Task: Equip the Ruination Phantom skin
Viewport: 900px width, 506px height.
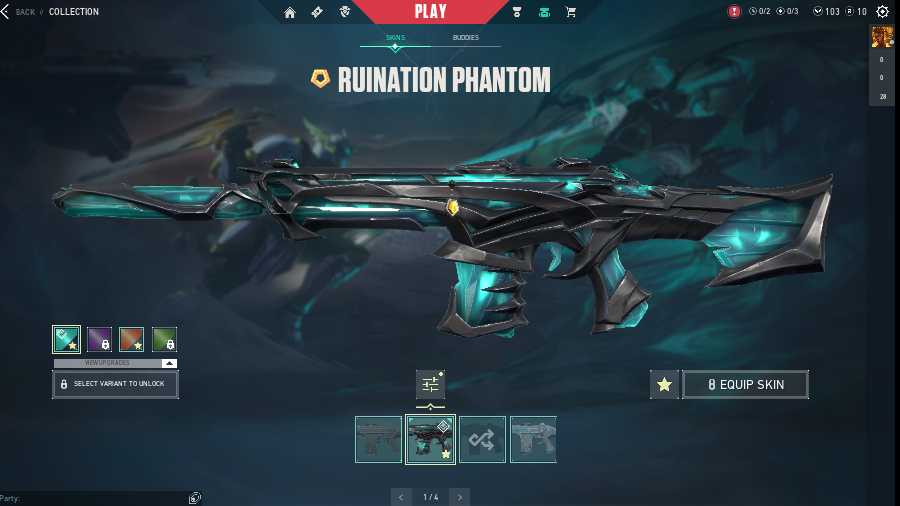Action: point(745,384)
